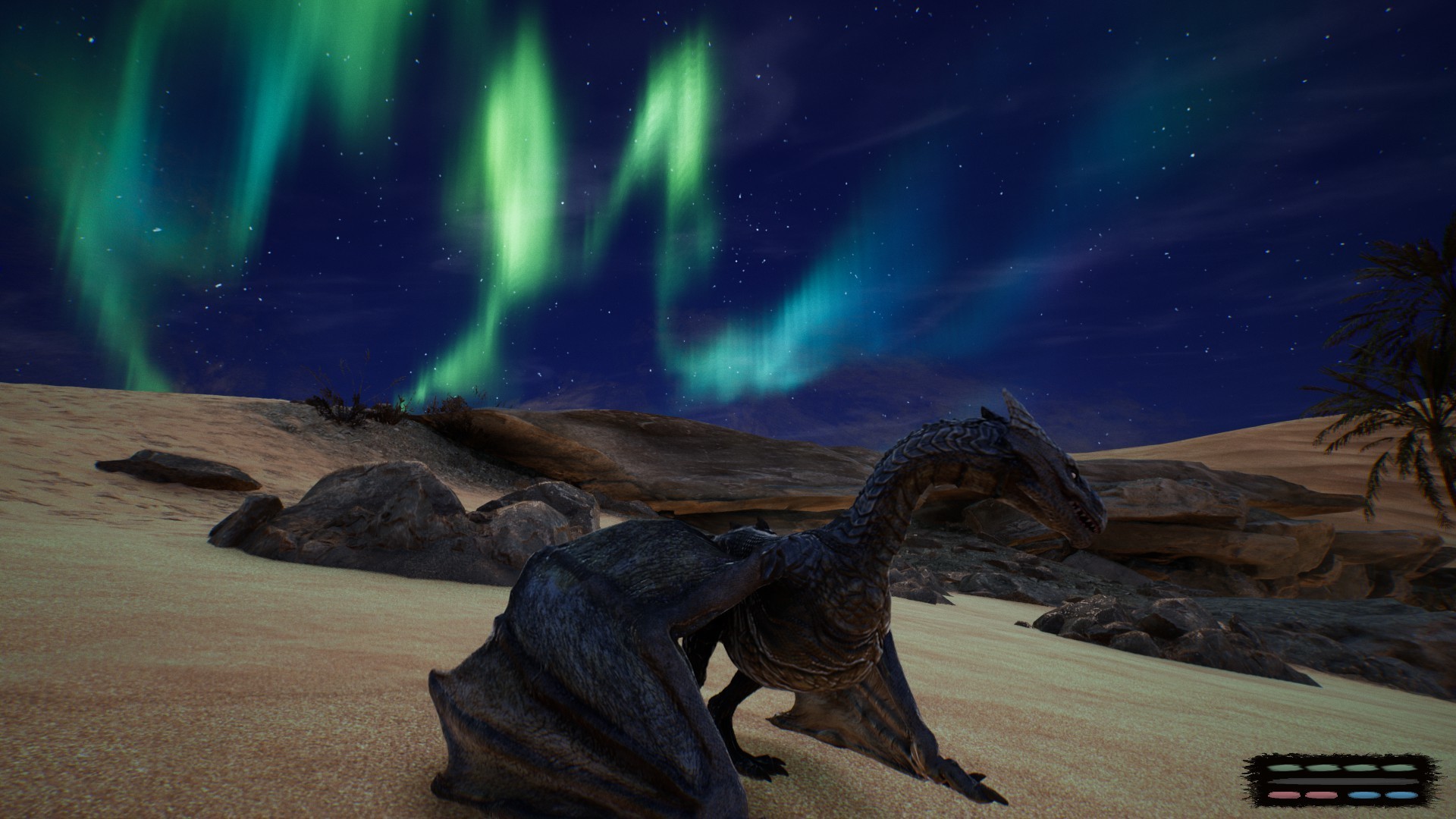This screenshot has height=819, width=1456.
Task: Select the first green pip on the HUD
Action: pos(1287,768)
